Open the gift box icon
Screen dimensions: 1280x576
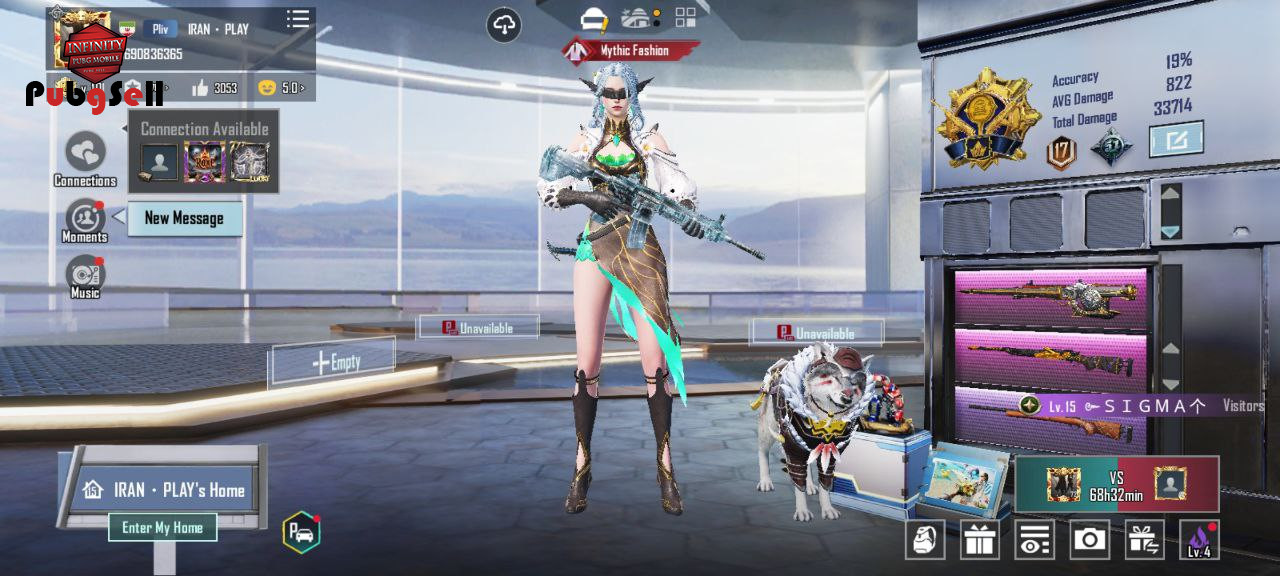(x=980, y=540)
